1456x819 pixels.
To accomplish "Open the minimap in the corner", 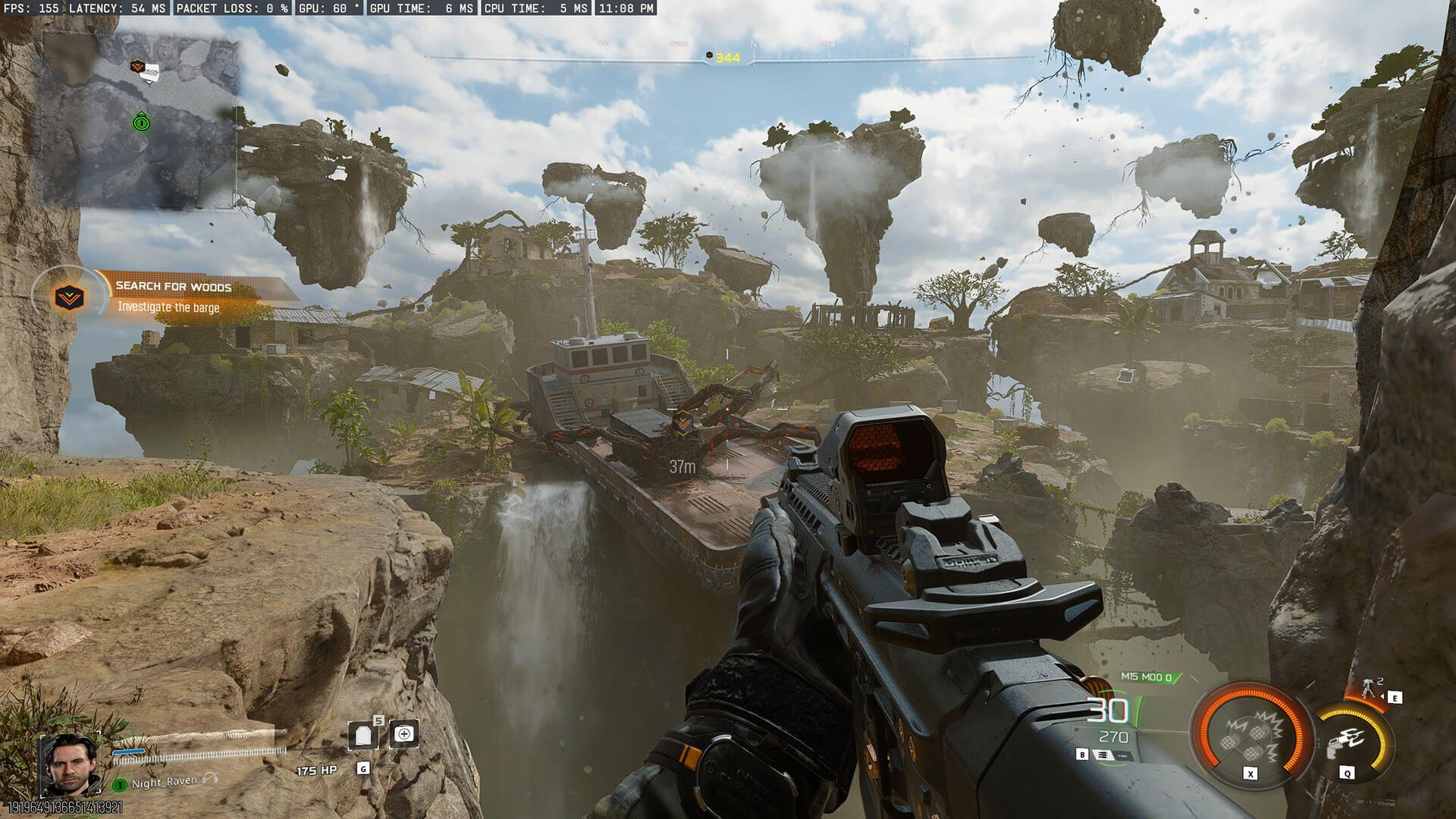I will 140,121.
